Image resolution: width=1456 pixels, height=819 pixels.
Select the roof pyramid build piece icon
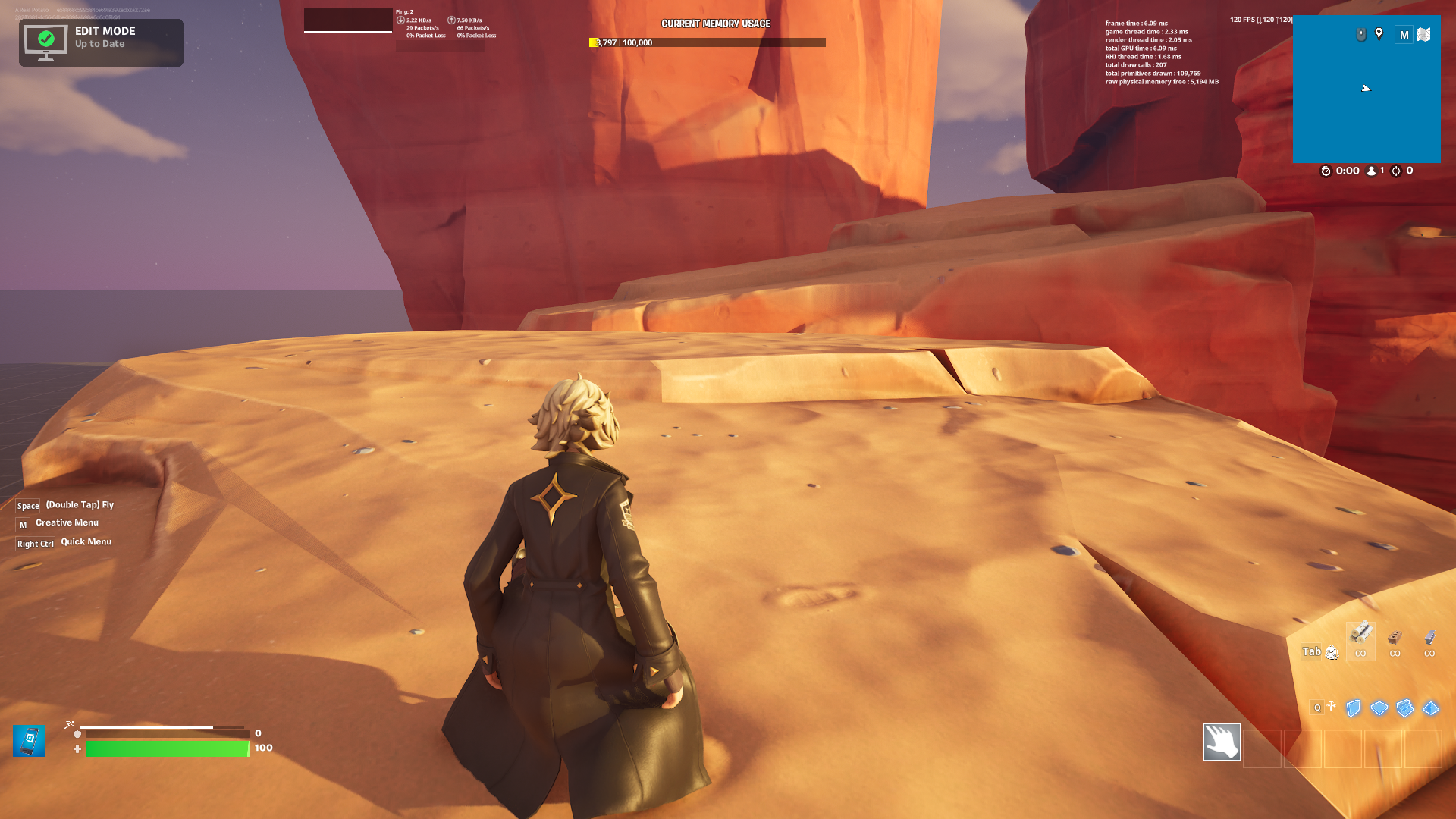[x=1429, y=708]
